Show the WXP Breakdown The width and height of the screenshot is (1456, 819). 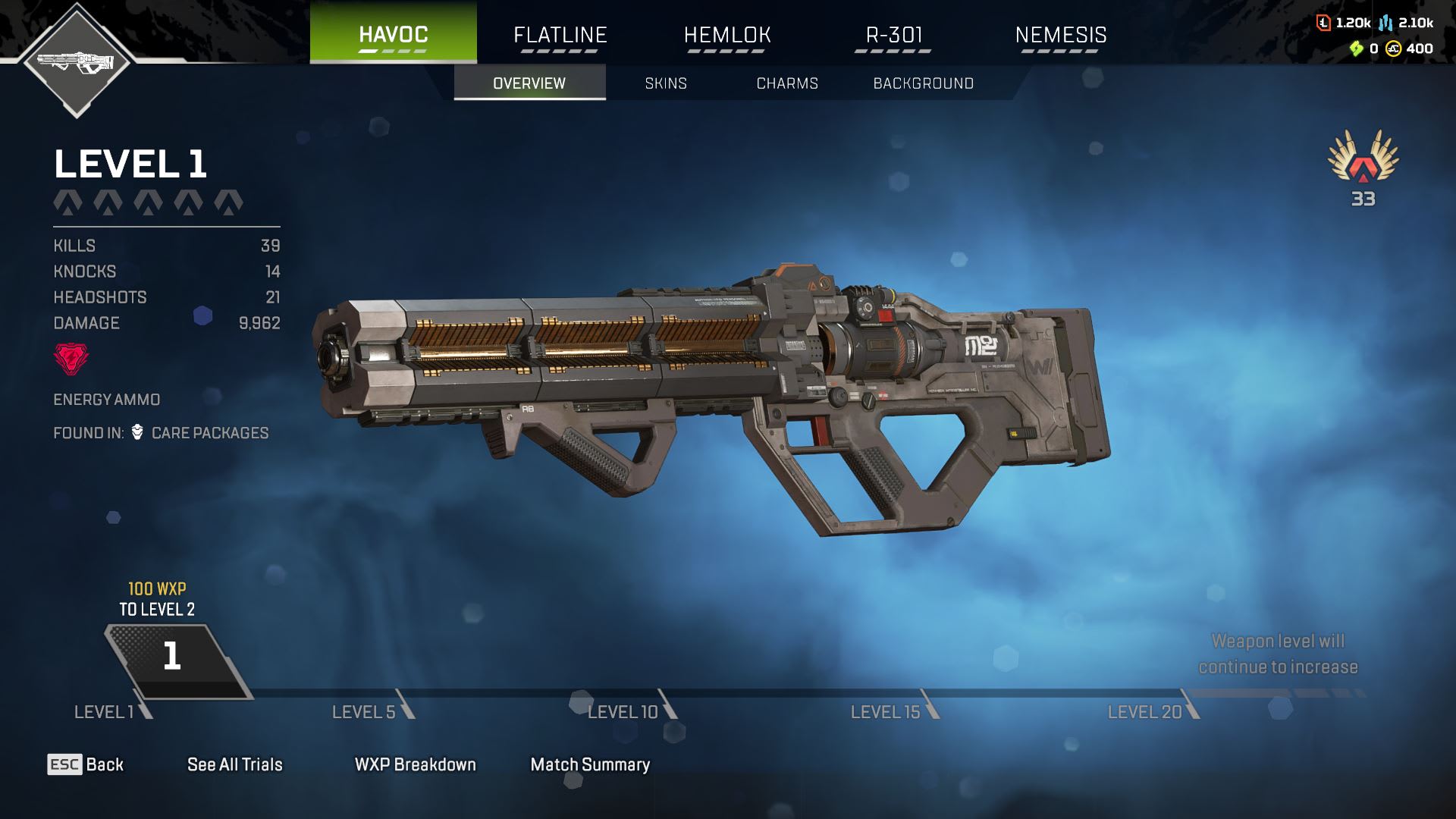(x=415, y=764)
